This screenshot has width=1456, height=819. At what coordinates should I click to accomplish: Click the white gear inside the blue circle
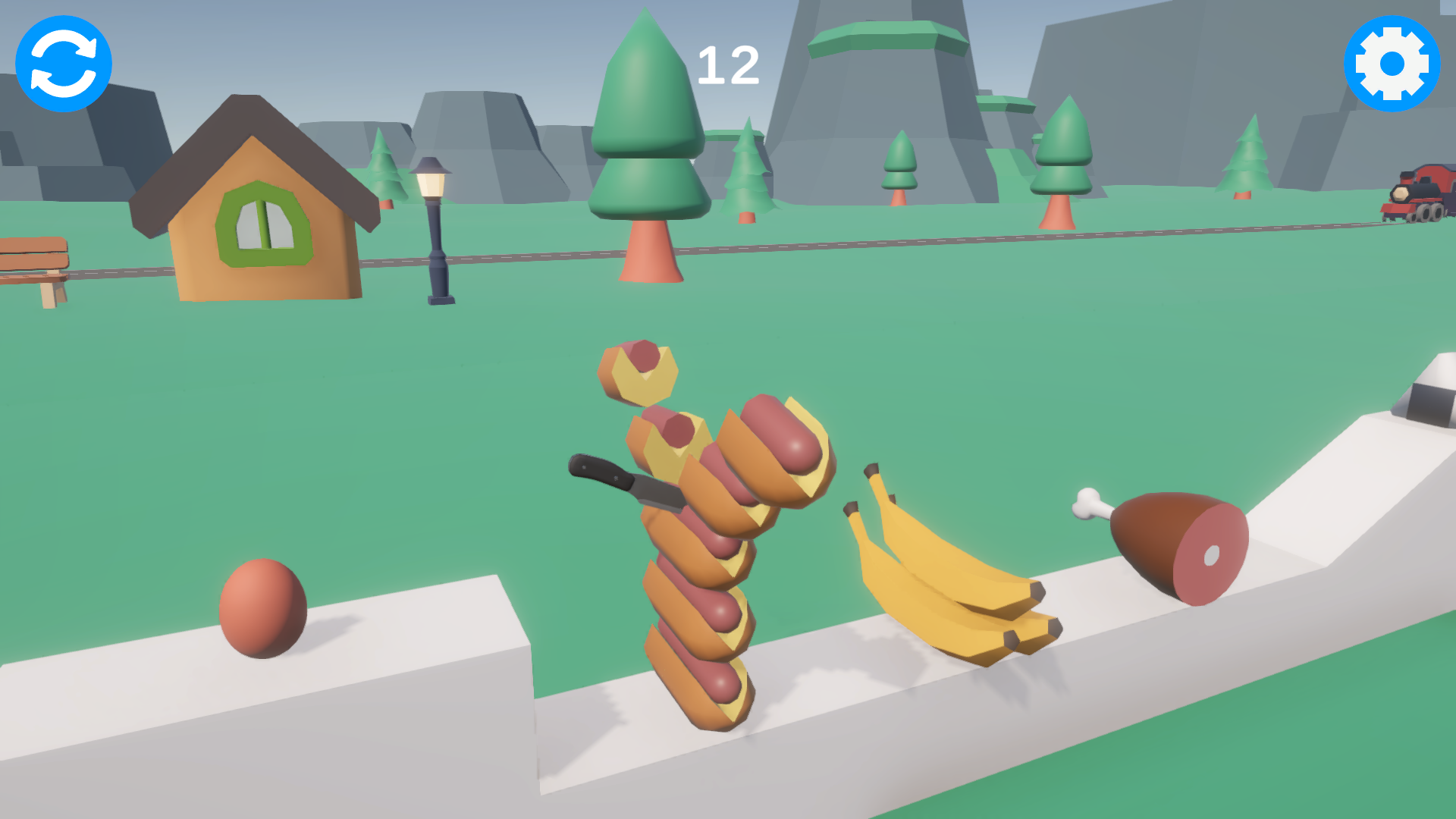(x=1392, y=64)
